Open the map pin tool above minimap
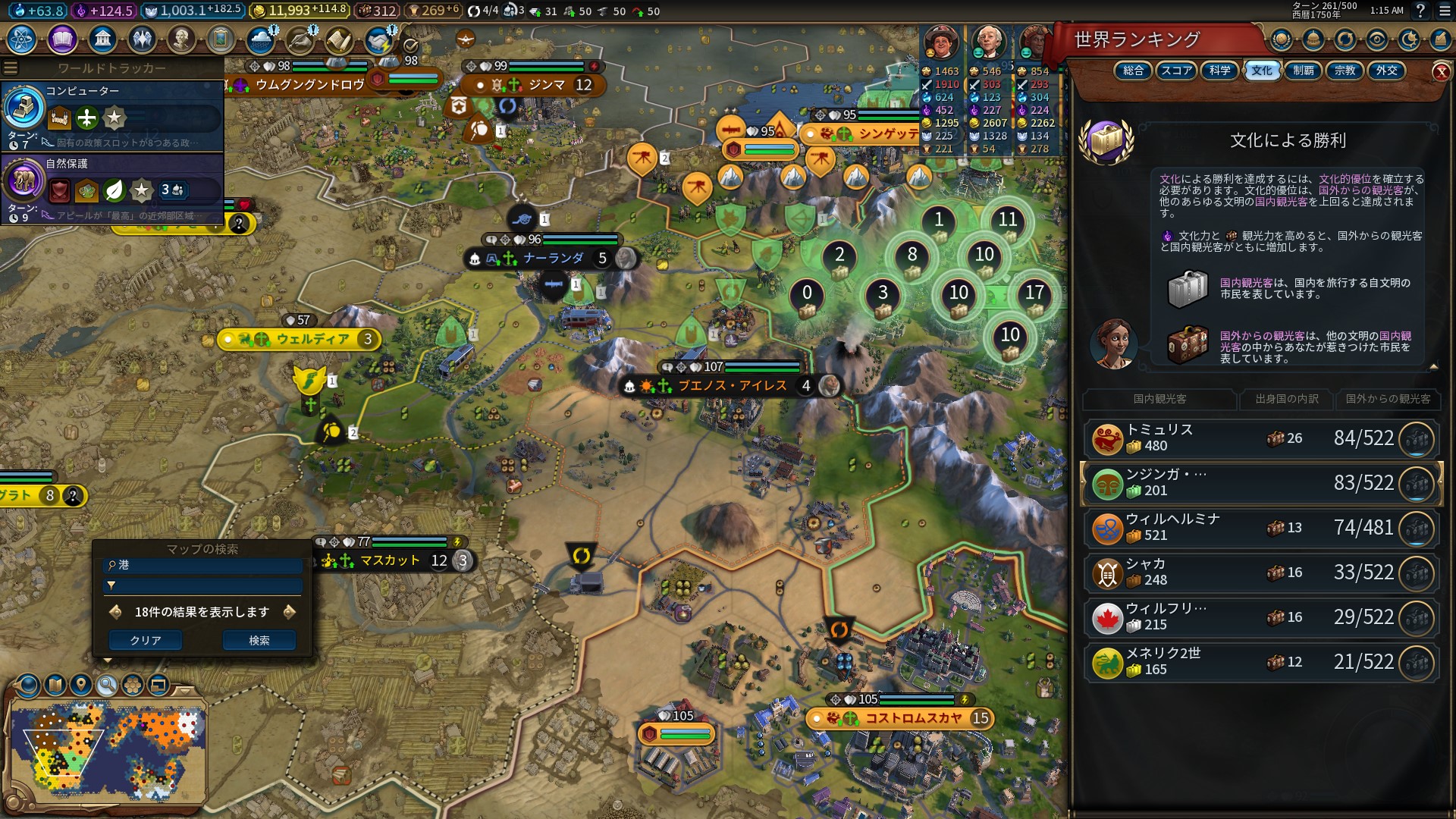 [80, 686]
